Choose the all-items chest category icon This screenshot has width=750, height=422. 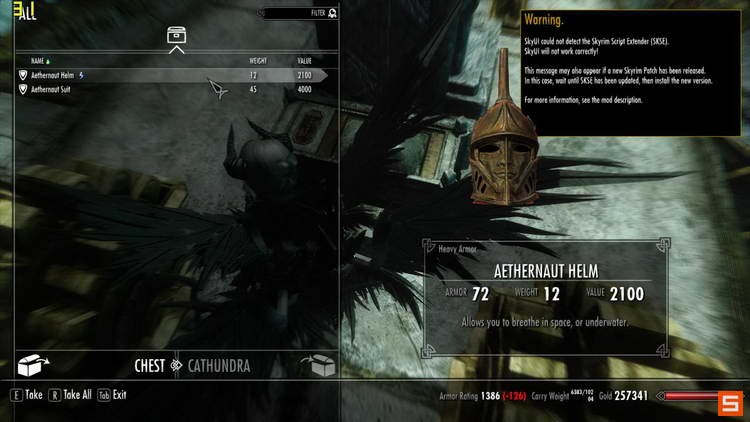(x=176, y=36)
